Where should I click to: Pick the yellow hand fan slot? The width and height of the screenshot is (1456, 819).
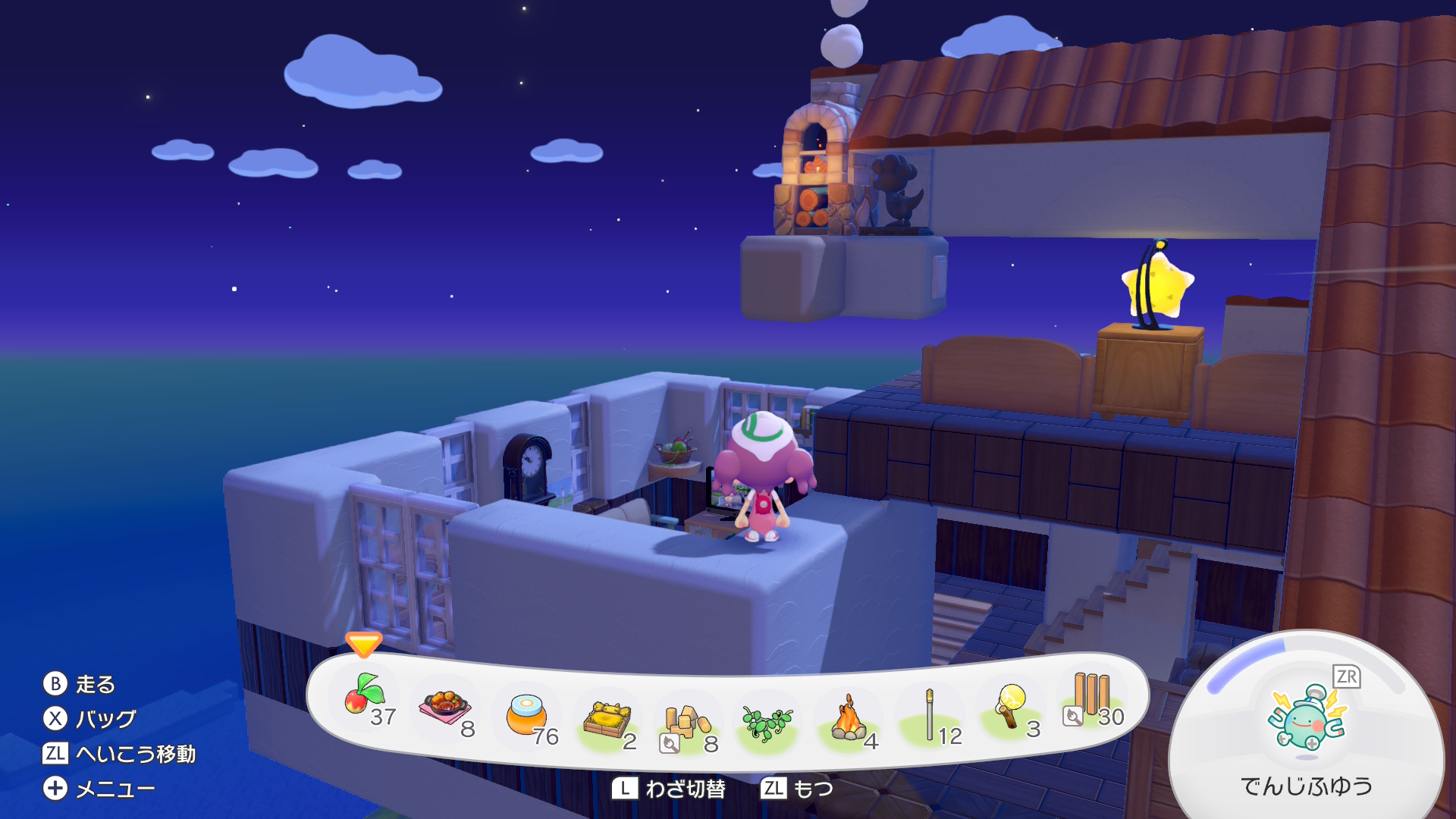(1011, 708)
